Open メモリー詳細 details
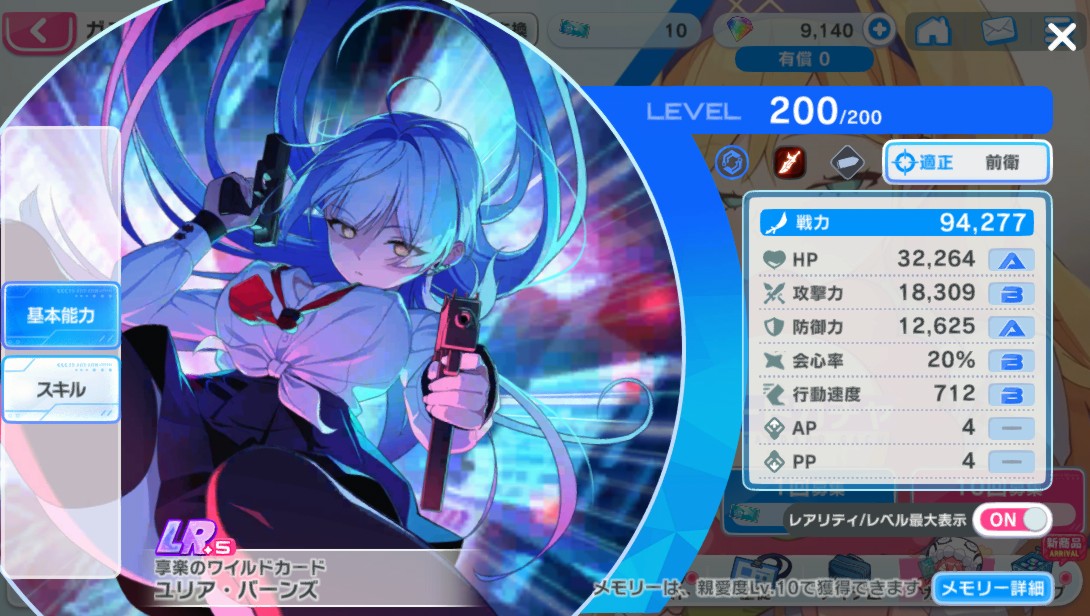This screenshot has width=1090, height=616. click(x=993, y=588)
